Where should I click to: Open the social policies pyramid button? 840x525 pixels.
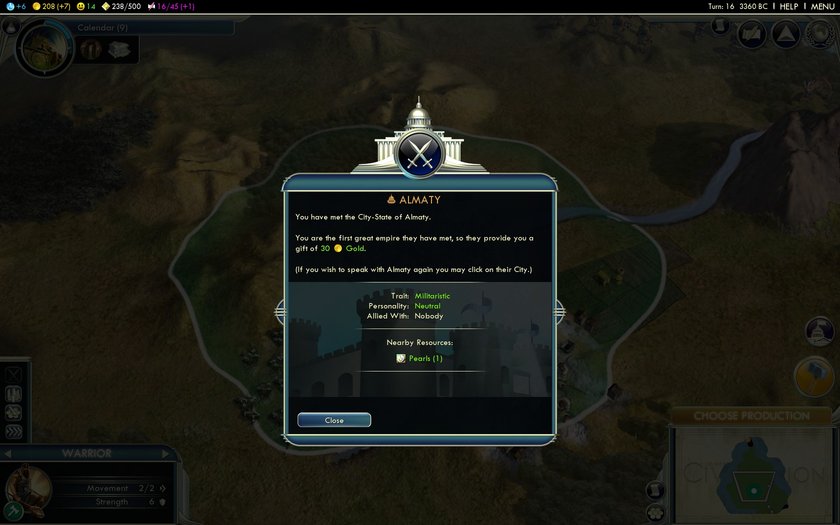[785, 35]
